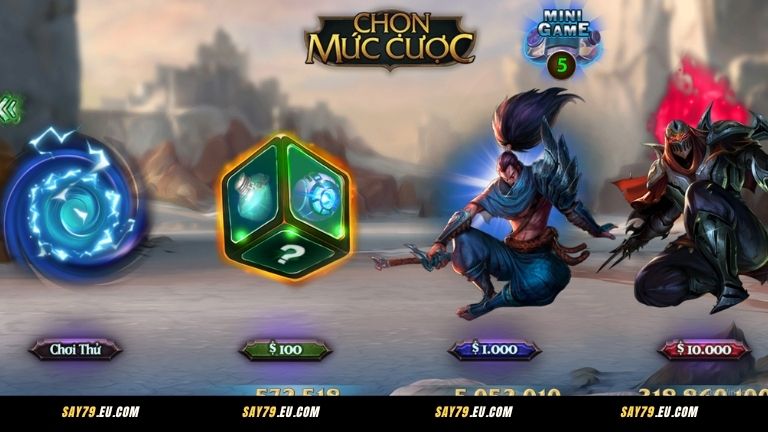The height and width of the screenshot is (432, 768).
Task: Choose the $10.000 bet level
Action: pyautogui.click(x=703, y=349)
